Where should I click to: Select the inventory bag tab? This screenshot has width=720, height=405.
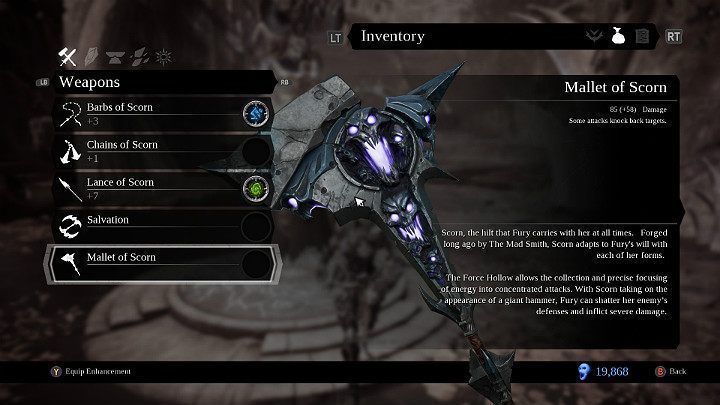pyautogui.click(x=618, y=37)
